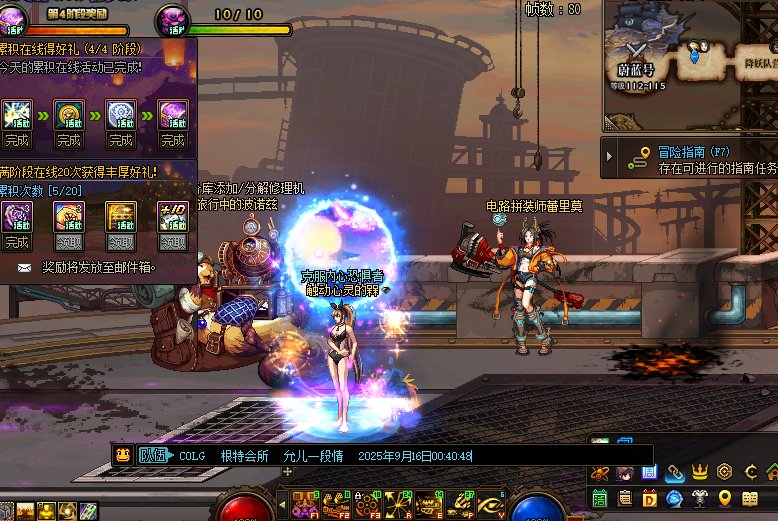Open the golden open-book icon
The height and width of the screenshot is (521, 778).
tap(750, 498)
